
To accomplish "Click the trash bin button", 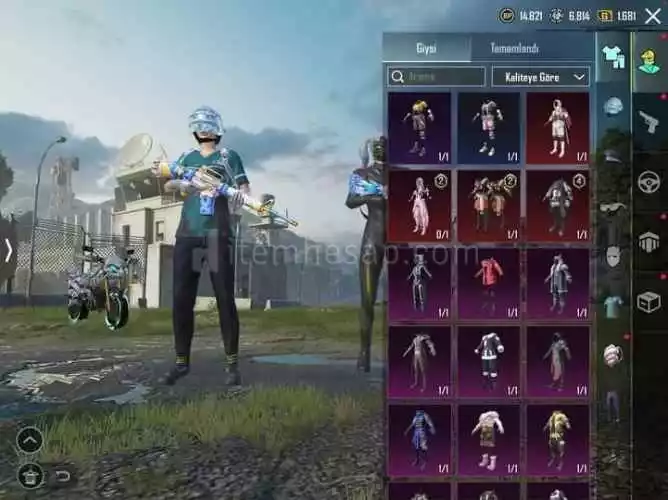I will [30, 475].
